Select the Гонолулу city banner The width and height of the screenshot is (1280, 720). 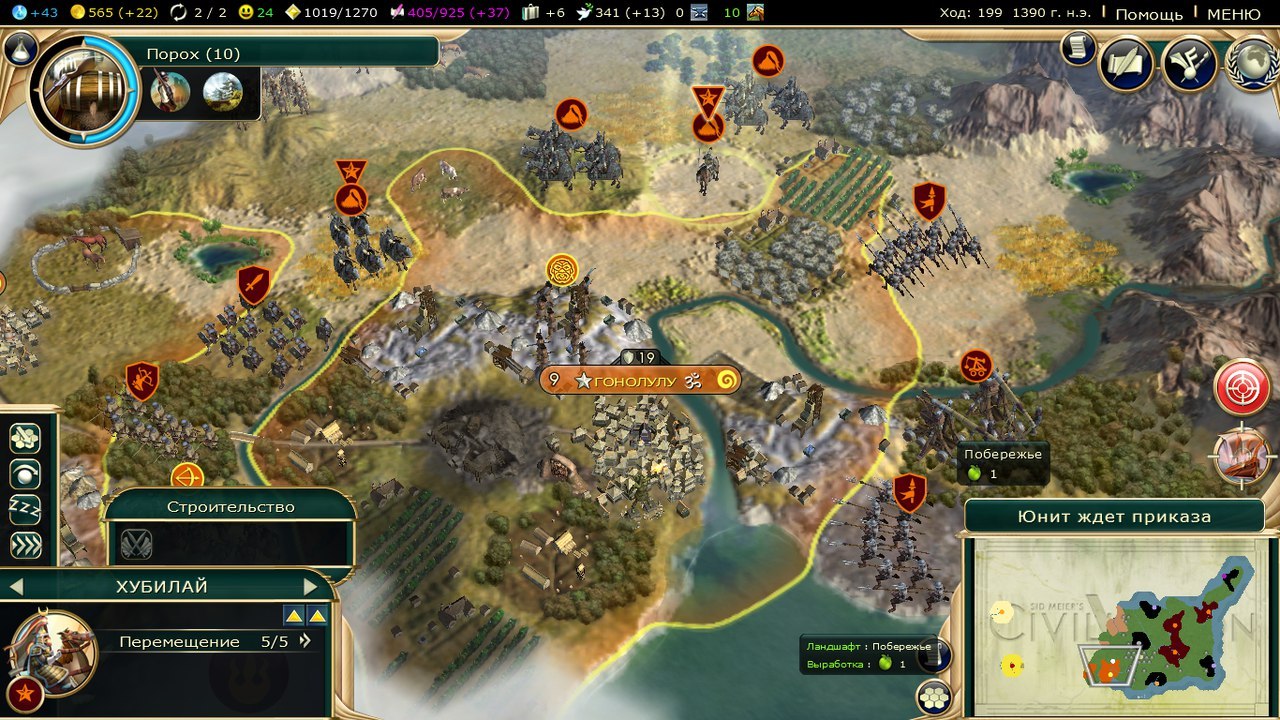(640, 381)
